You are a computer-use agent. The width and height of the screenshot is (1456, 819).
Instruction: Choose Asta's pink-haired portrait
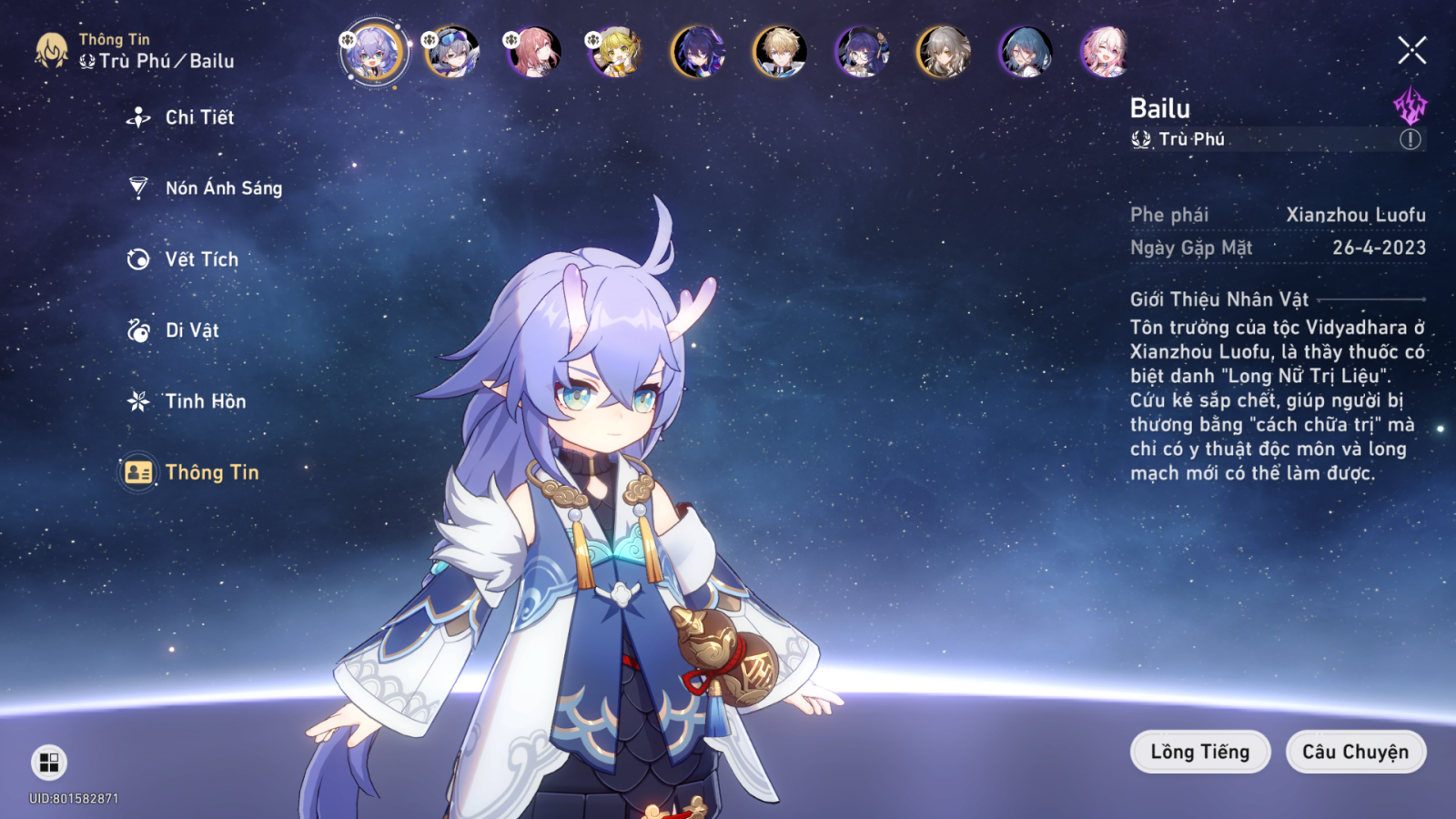[x=534, y=52]
